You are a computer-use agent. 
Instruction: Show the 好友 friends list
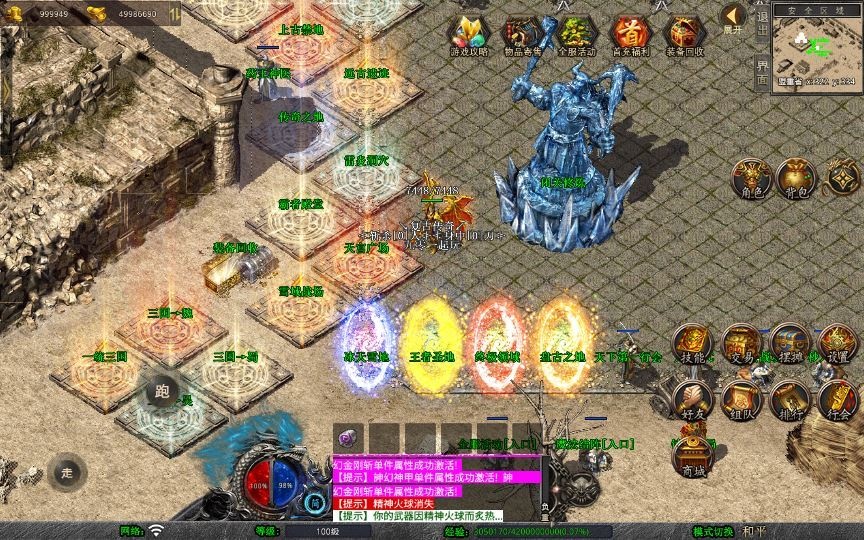[692, 400]
